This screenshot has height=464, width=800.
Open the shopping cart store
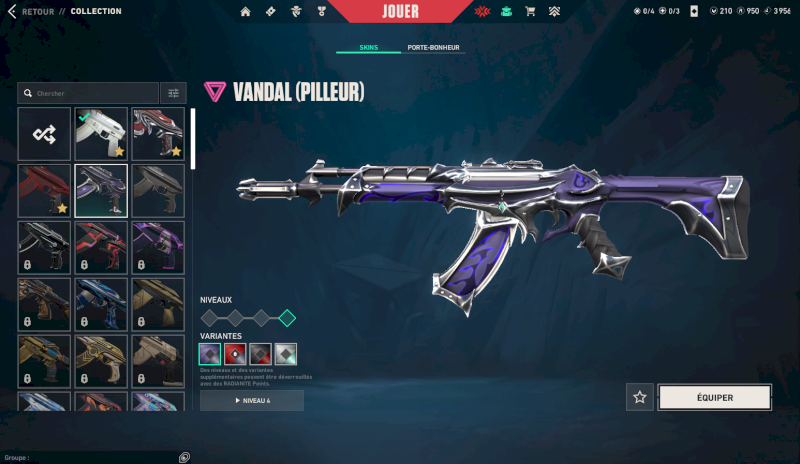coord(530,12)
